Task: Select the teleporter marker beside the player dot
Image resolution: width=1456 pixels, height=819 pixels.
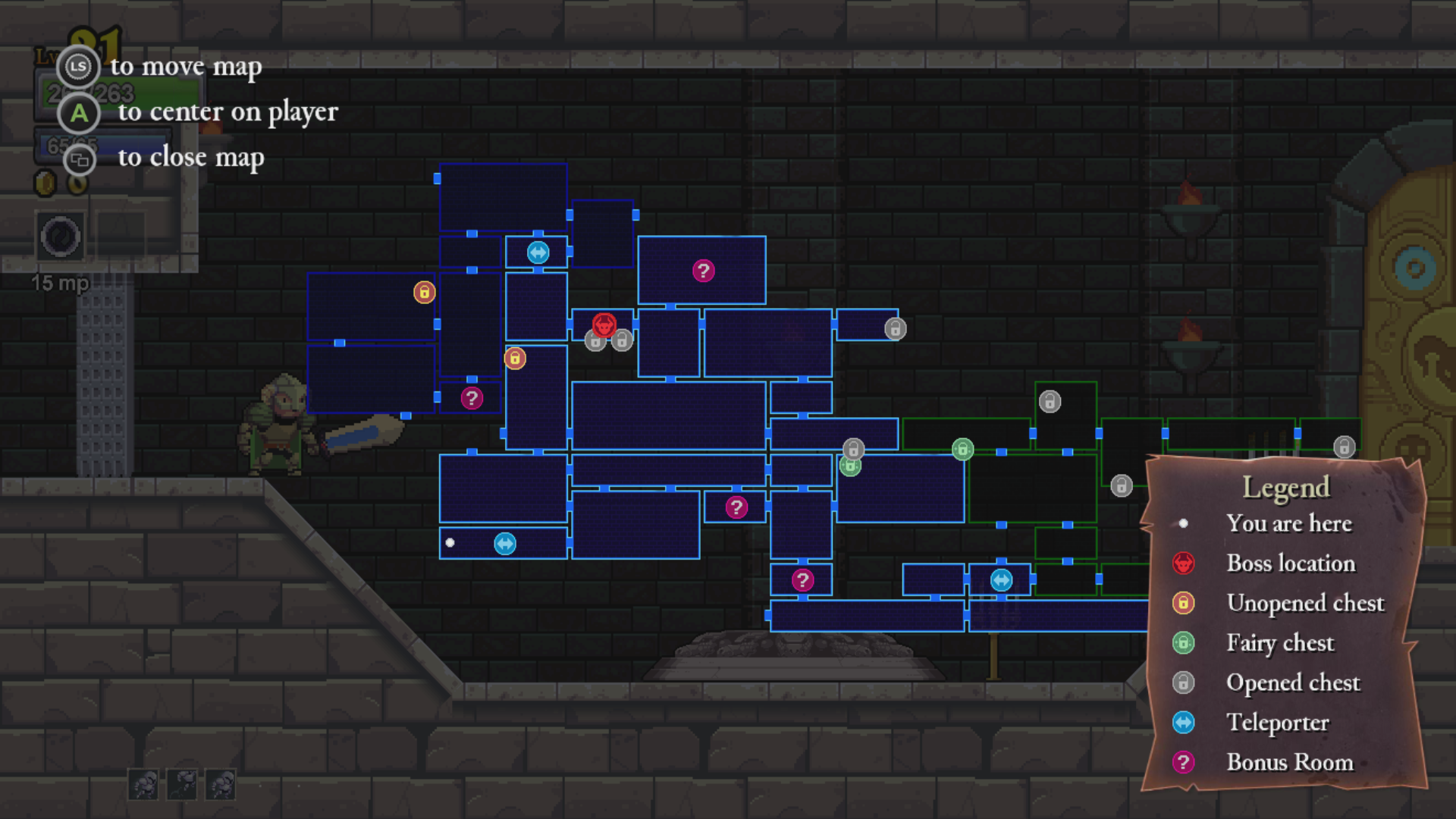Action: pyautogui.click(x=505, y=544)
